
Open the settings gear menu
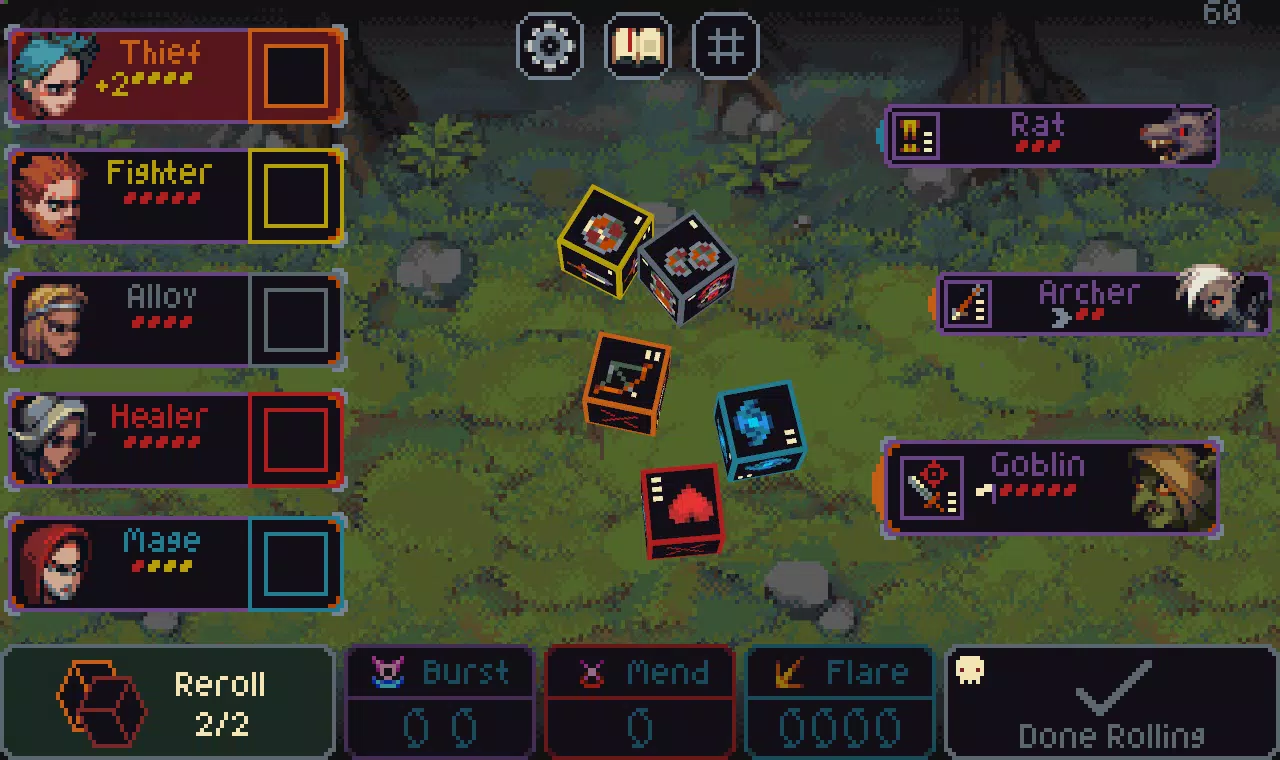(550, 46)
